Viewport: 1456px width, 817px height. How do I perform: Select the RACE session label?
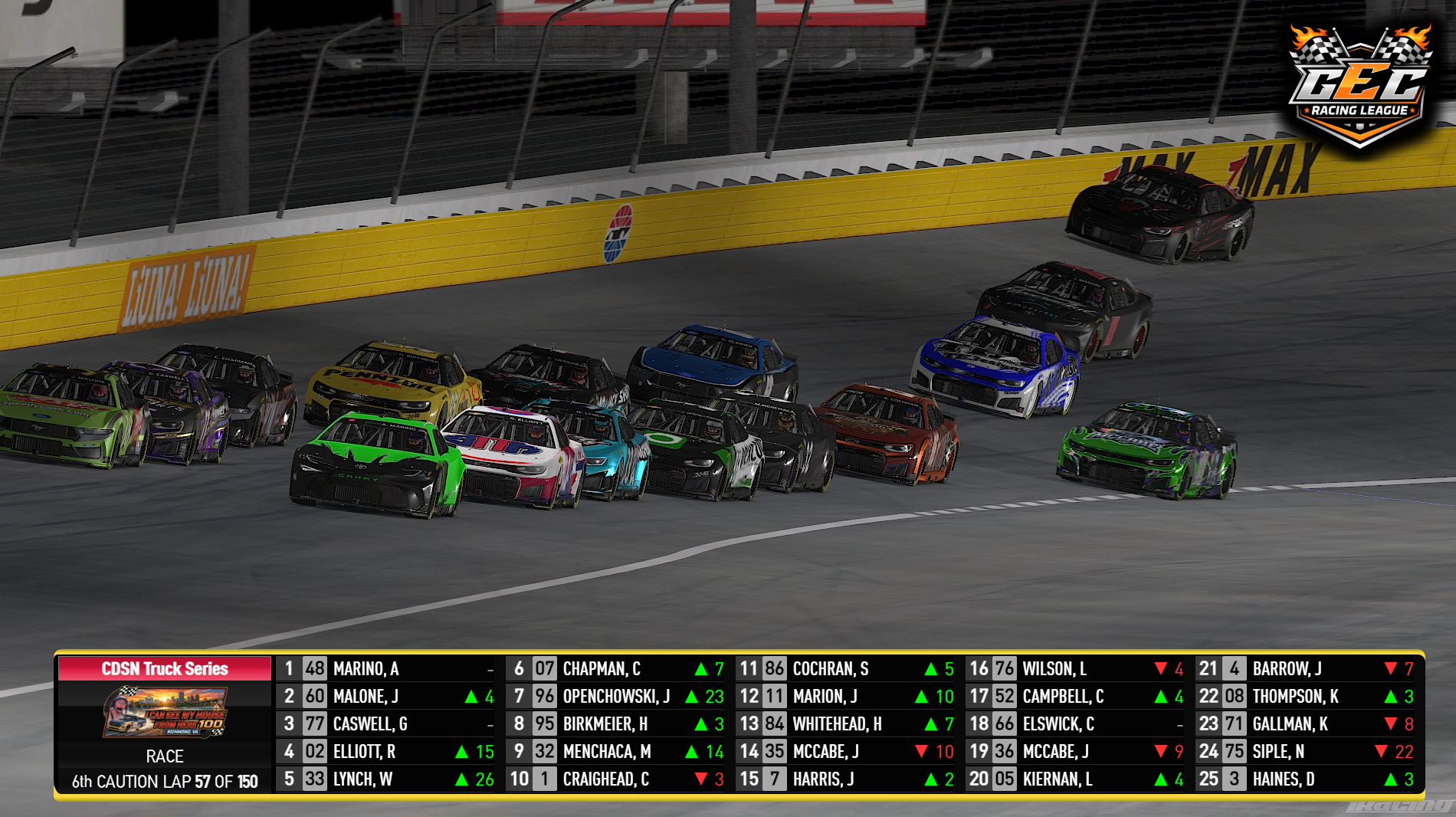click(x=163, y=756)
